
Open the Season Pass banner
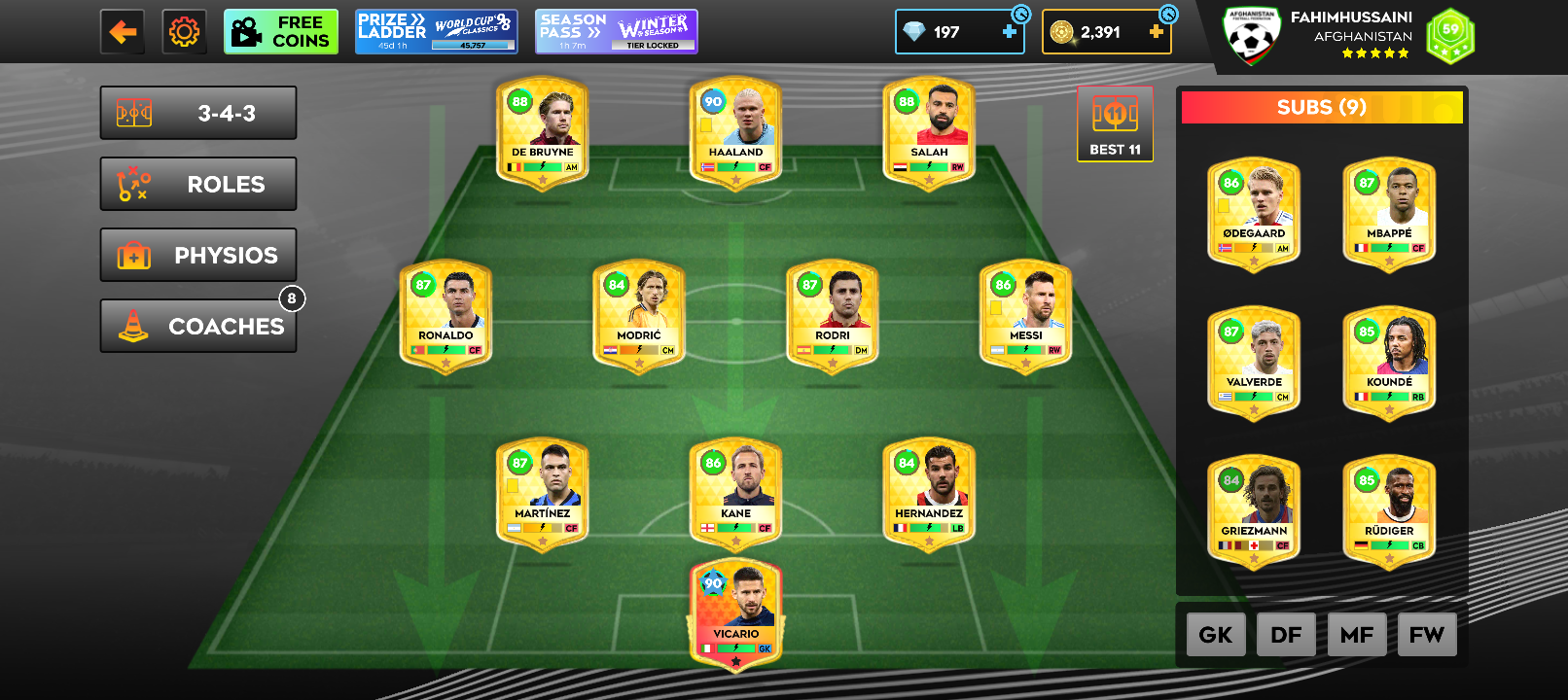coord(616,32)
